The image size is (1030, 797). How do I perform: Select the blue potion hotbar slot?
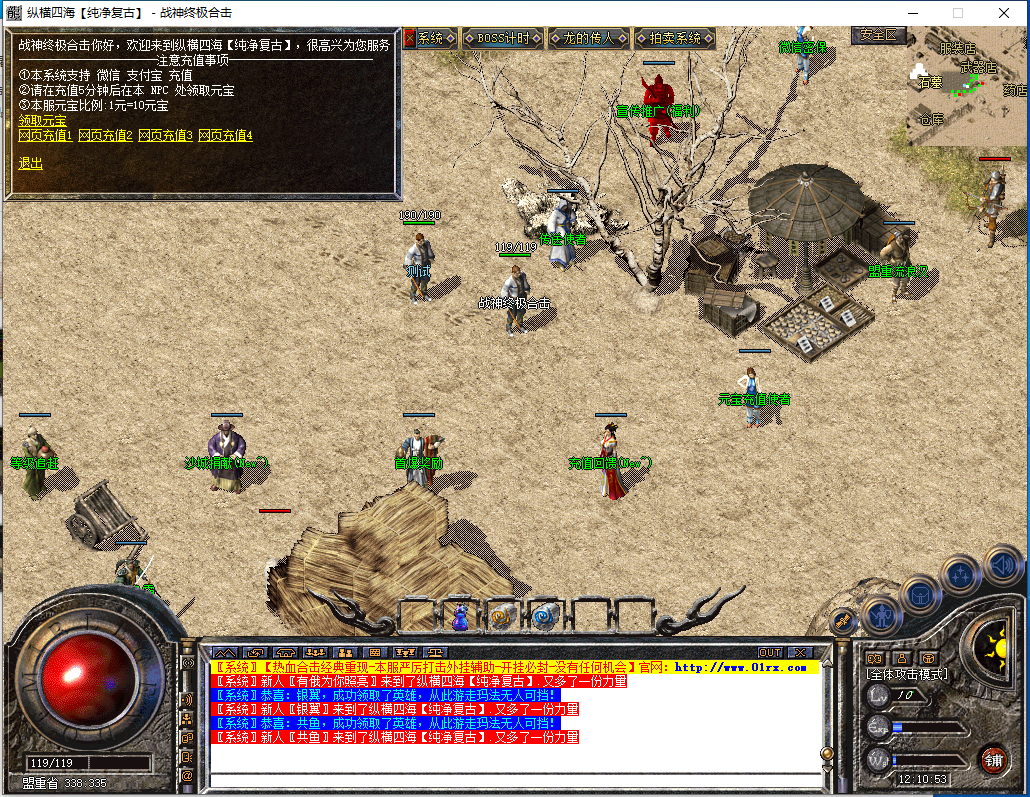[x=460, y=617]
